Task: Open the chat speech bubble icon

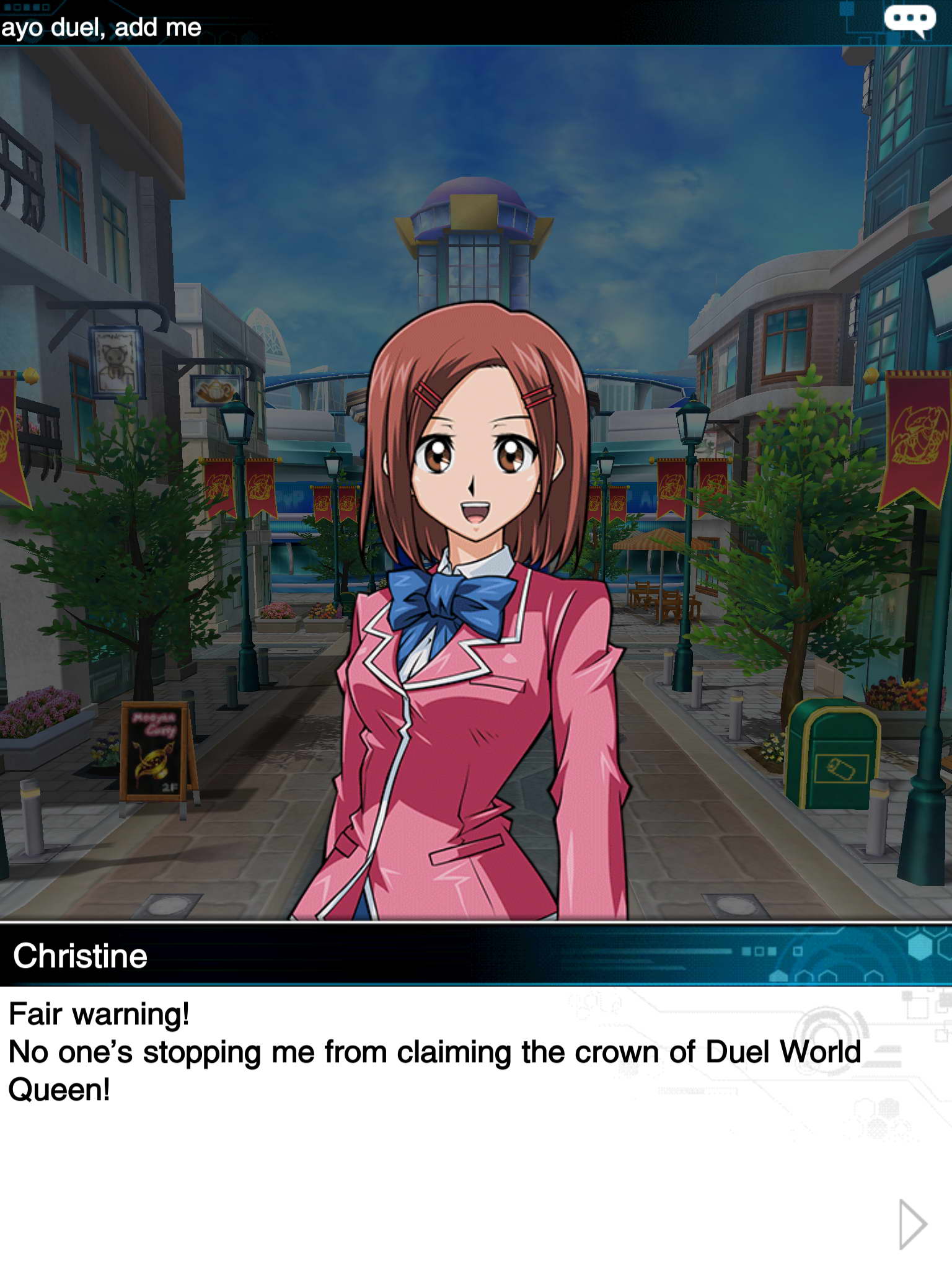Action: tap(909, 20)
